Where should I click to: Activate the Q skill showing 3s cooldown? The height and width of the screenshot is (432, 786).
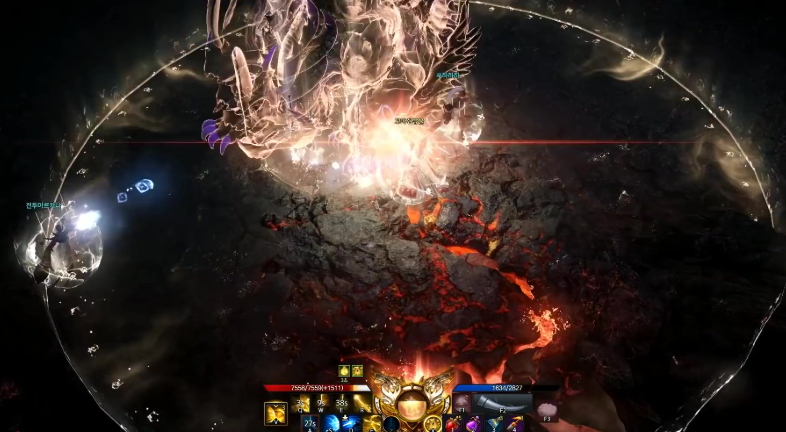tap(301, 404)
